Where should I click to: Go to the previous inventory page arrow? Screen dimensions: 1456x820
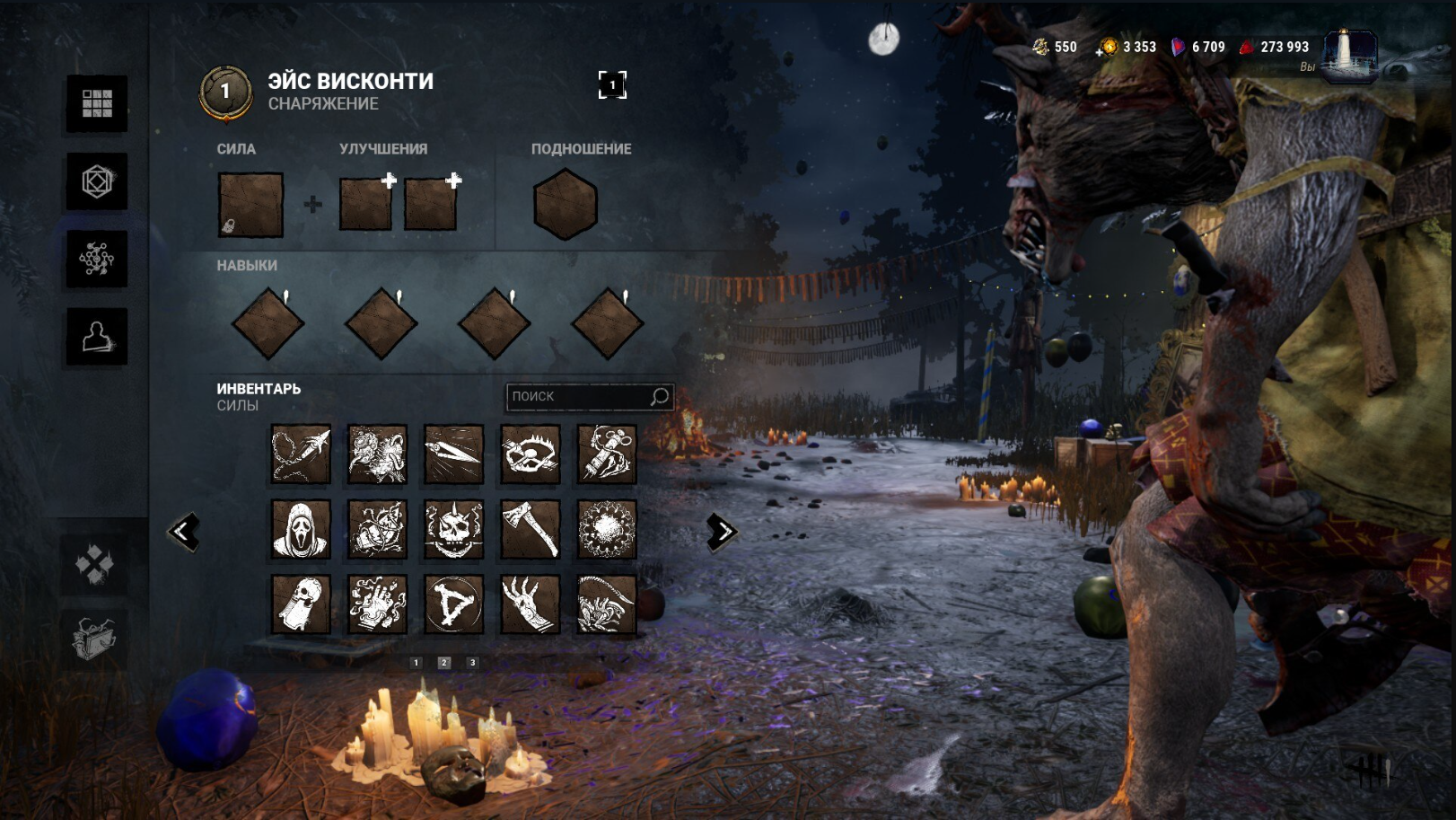(x=183, y=532)
